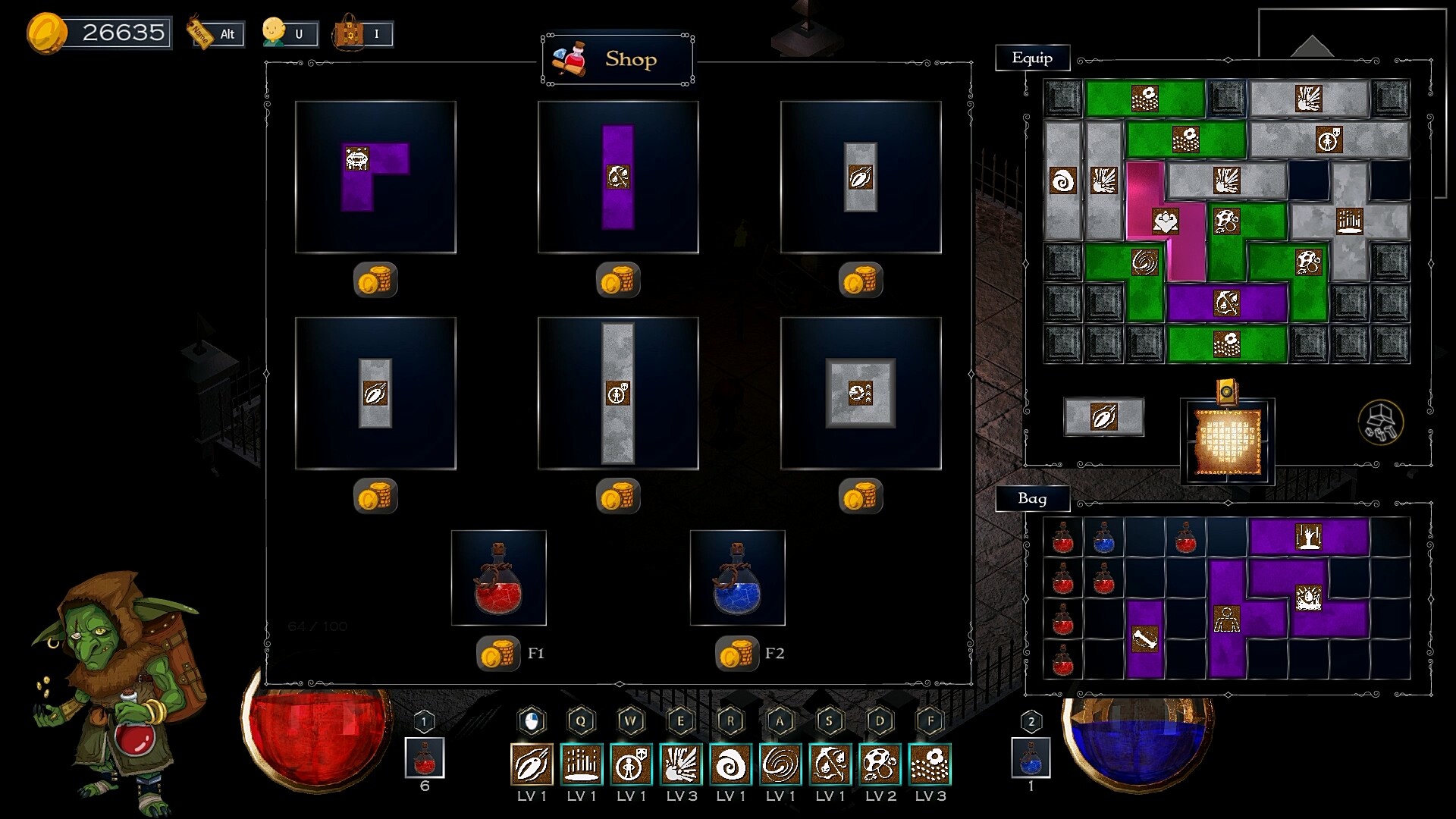Purchase the tall purple bar piece
The width and height of the screenshot is (1456, 819).
point(618,177)
